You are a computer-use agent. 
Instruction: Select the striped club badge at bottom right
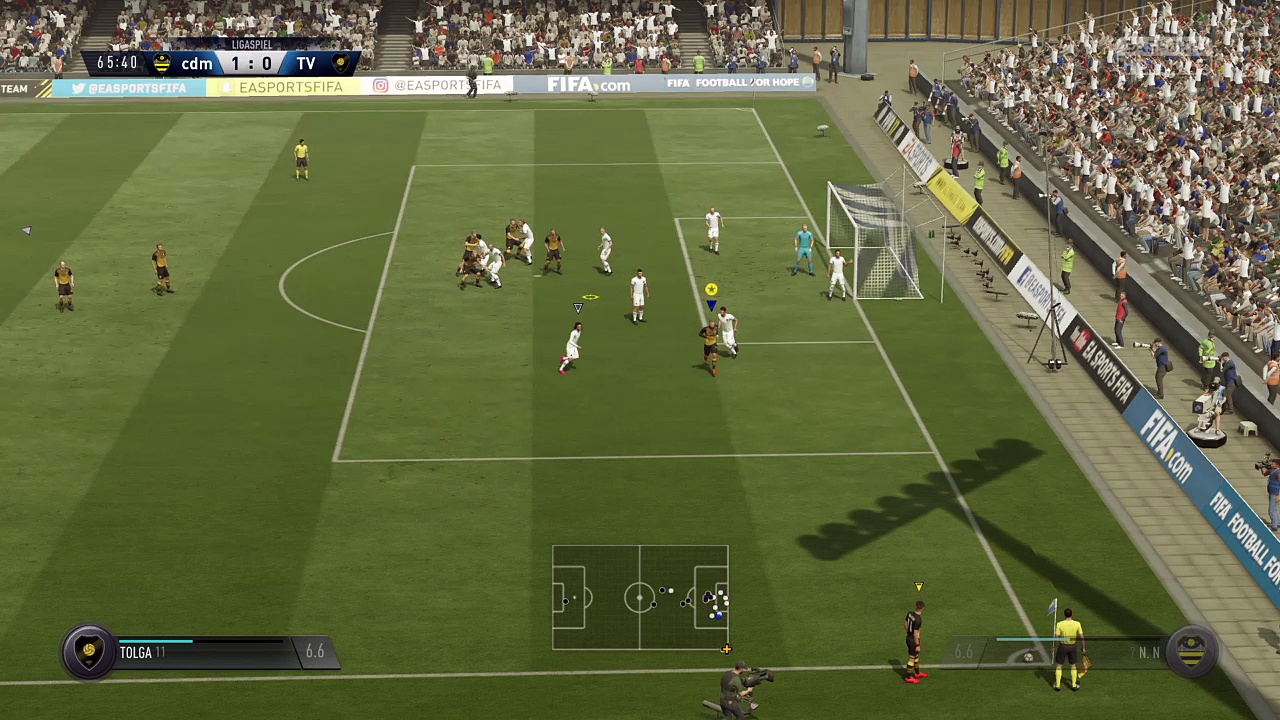(x=1191, y=651)
